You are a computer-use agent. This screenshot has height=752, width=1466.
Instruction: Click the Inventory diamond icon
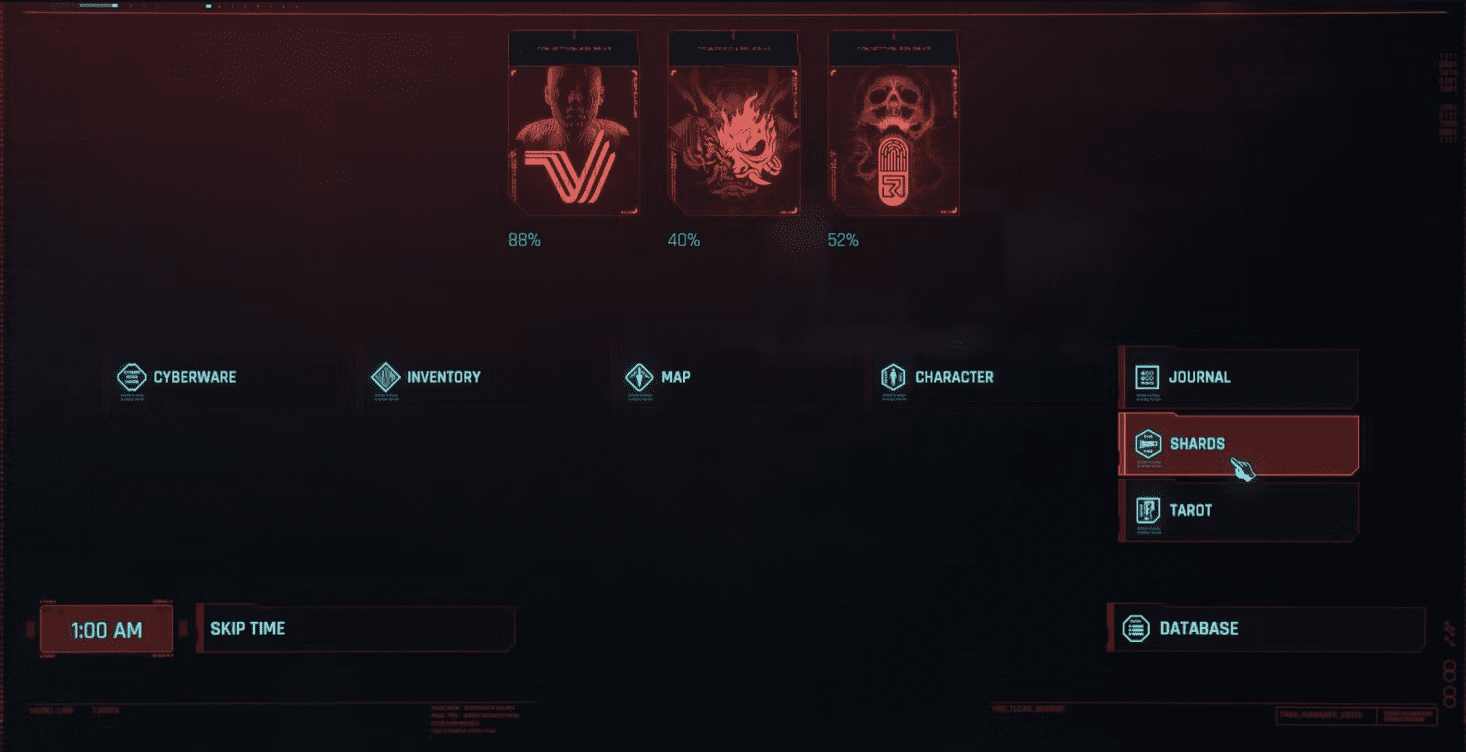383,377
